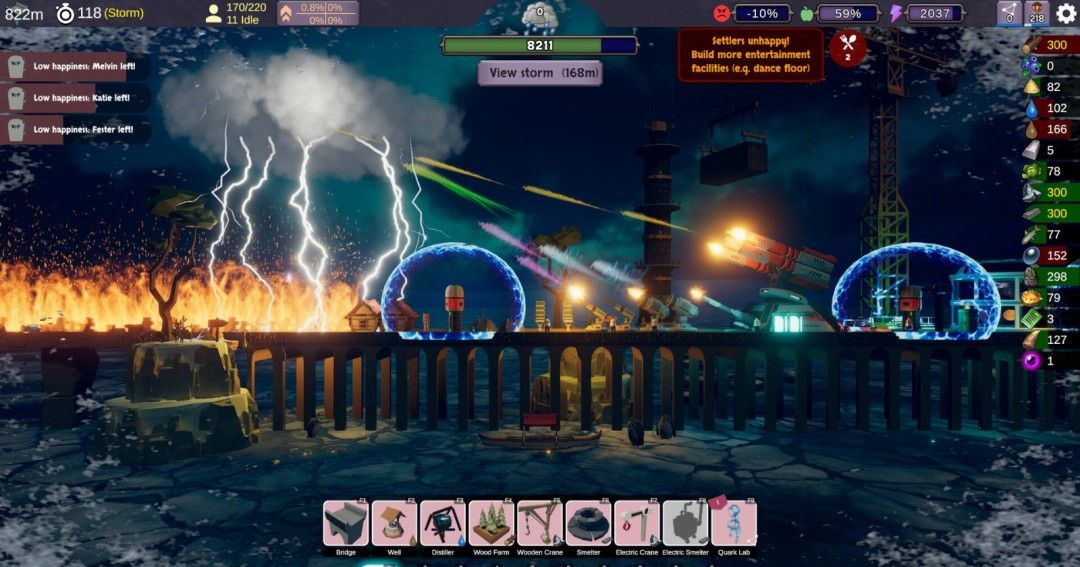Select the Bridge building slot
The image size is (1080, 567).
(x=346, y=524)
